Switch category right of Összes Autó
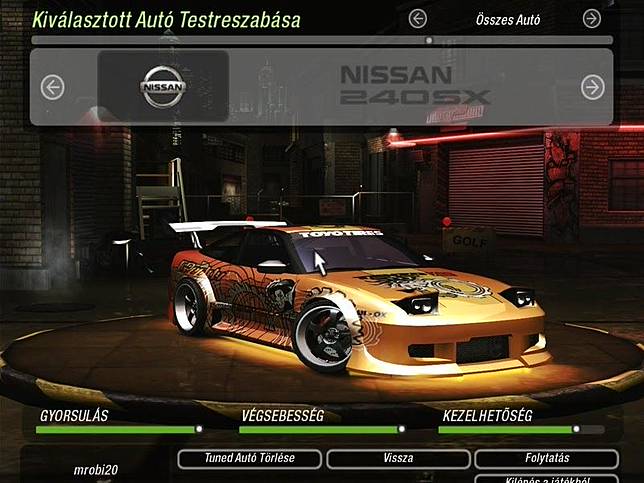Viewport: 644px width, 483px height. click(x=592, y=18)
